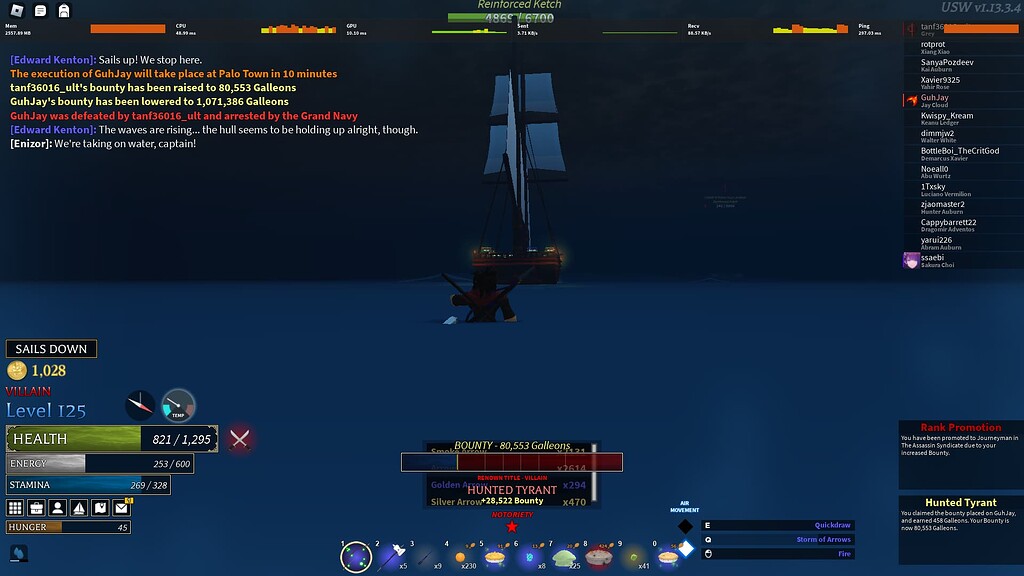Select the red bowl in slot 8
This screenshot has width=1024, height=576.
pos(598,557)
